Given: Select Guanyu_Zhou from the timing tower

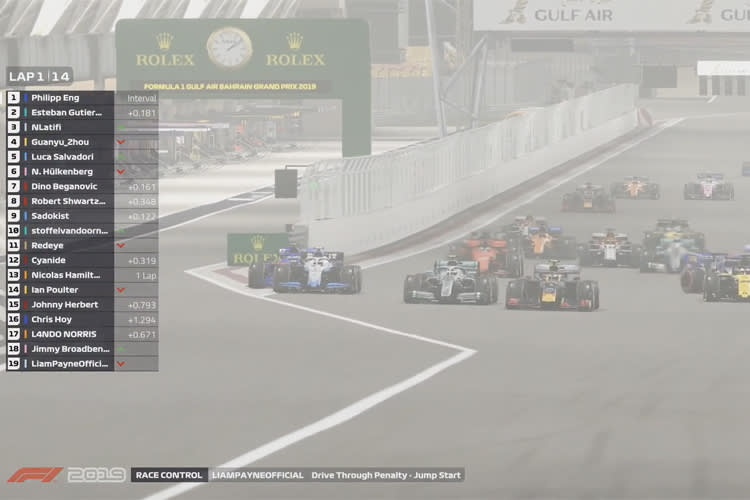Looking at the screenshot, I should (80, 142).
